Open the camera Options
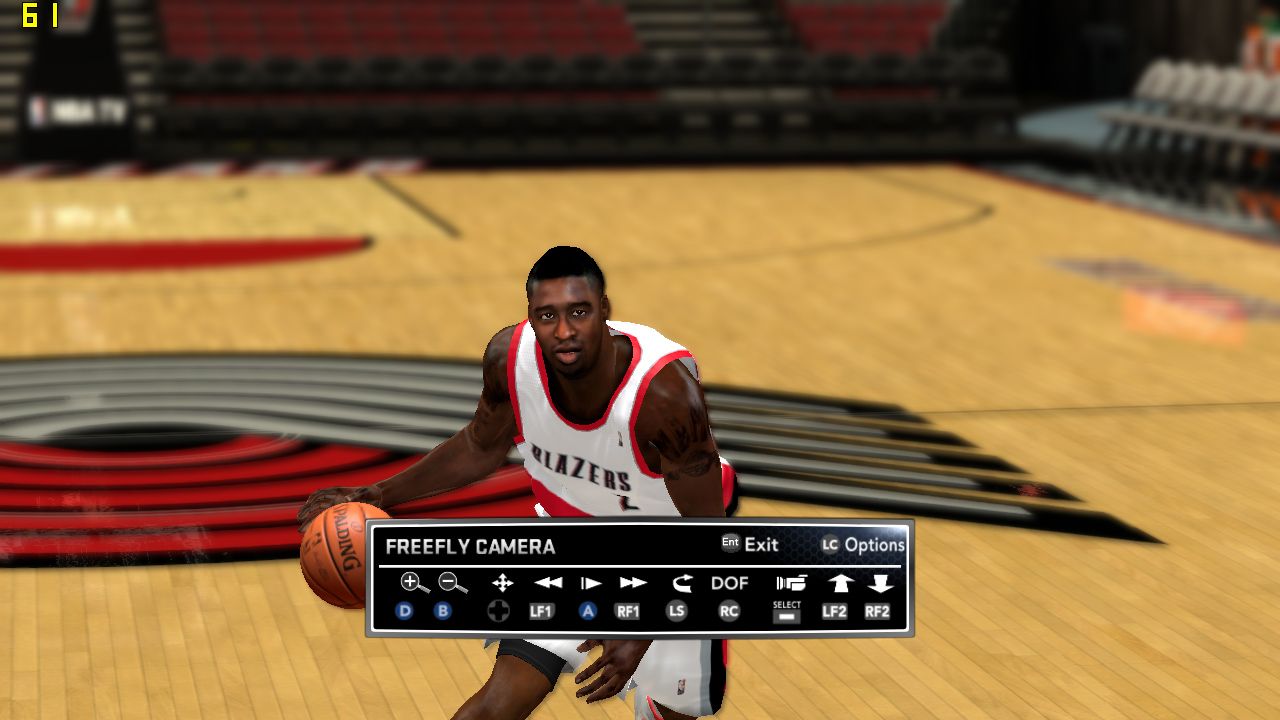 click(863, 544)
